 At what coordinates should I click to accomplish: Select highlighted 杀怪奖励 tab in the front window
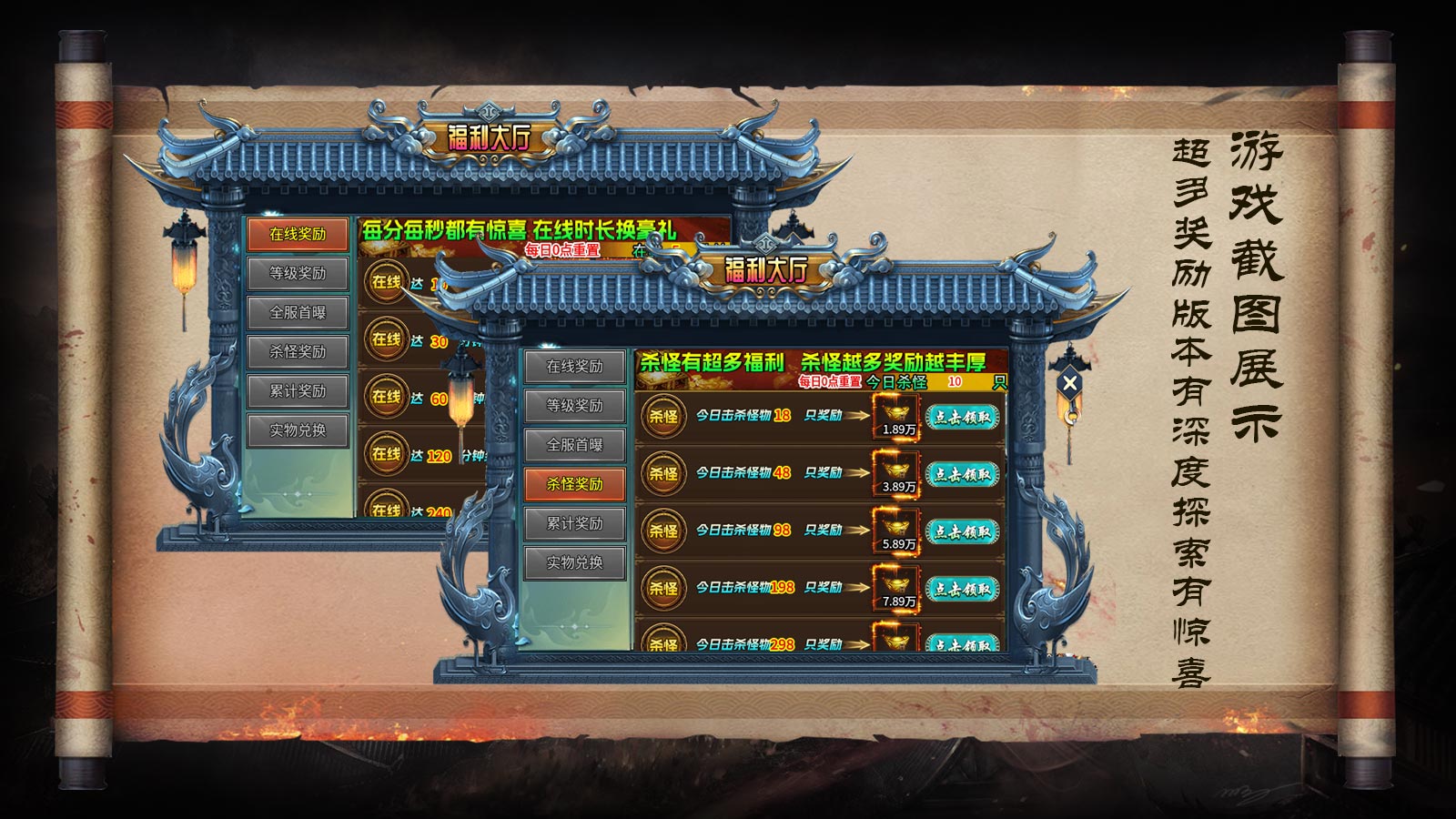(574, 484)
